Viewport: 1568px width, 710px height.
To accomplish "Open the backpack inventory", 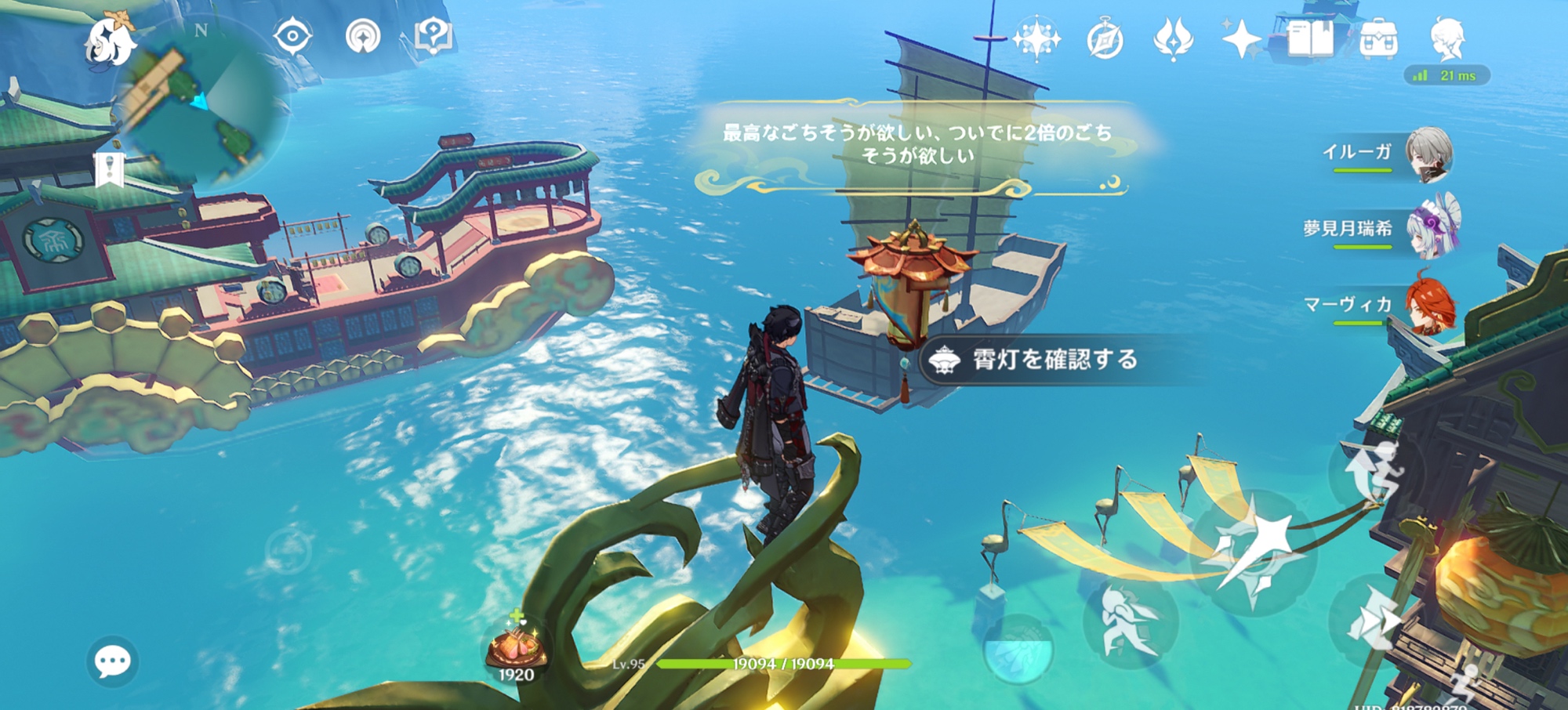I will pos(1378,39).
